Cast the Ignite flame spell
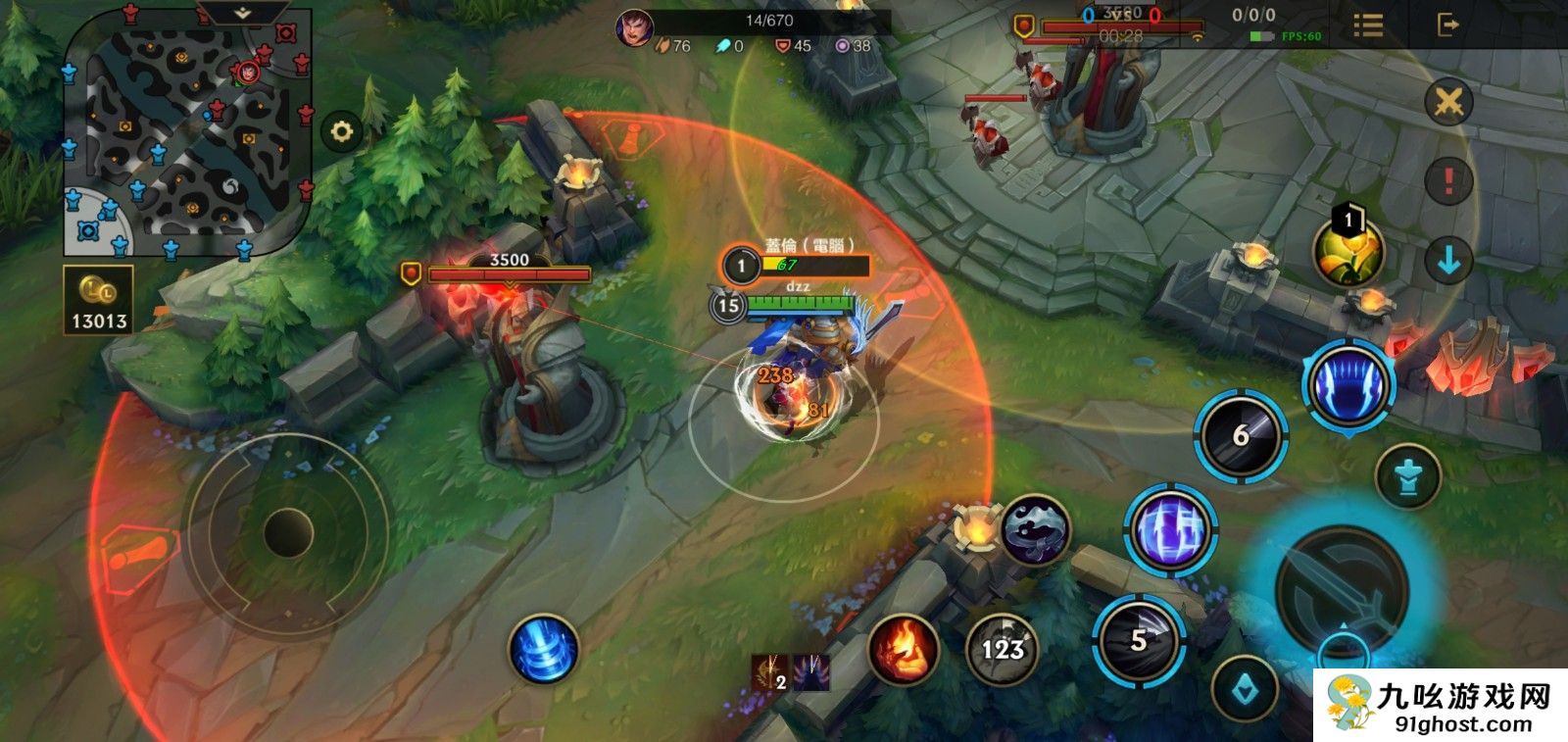Image resolution: width=1568 pixels, height=742 pixels. [903, 649]
